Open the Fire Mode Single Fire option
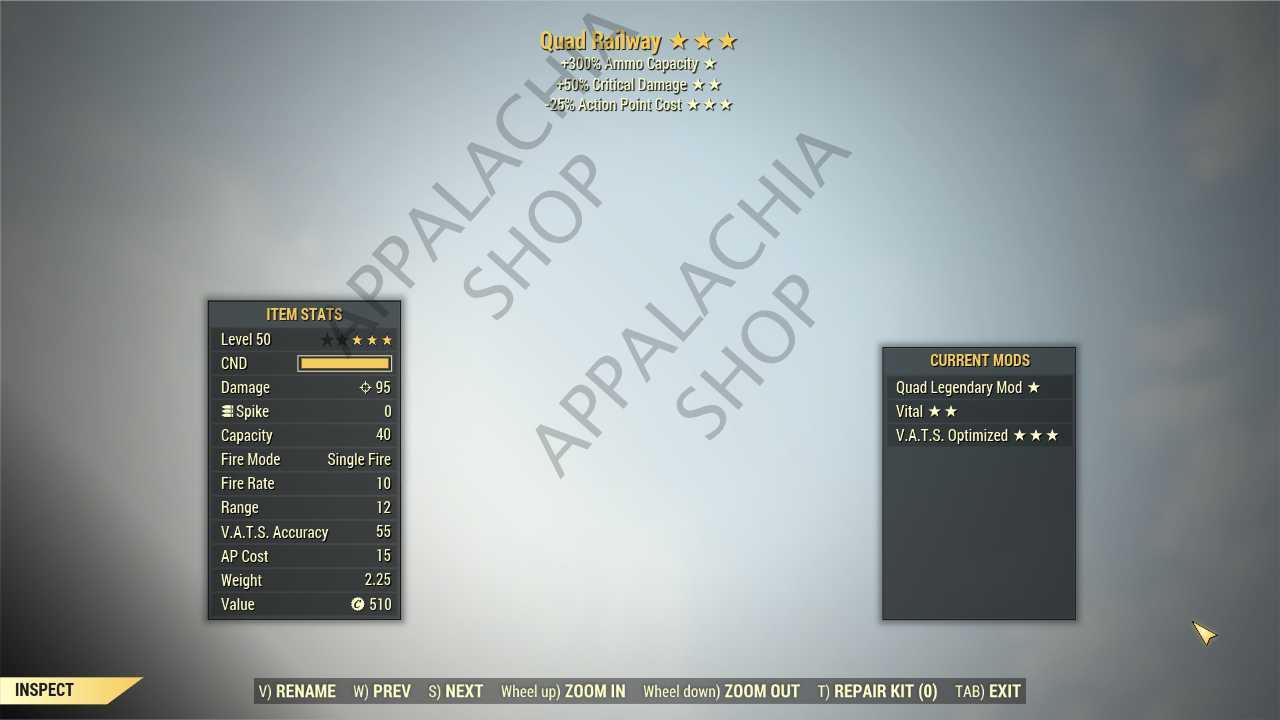 pos(359,459)
